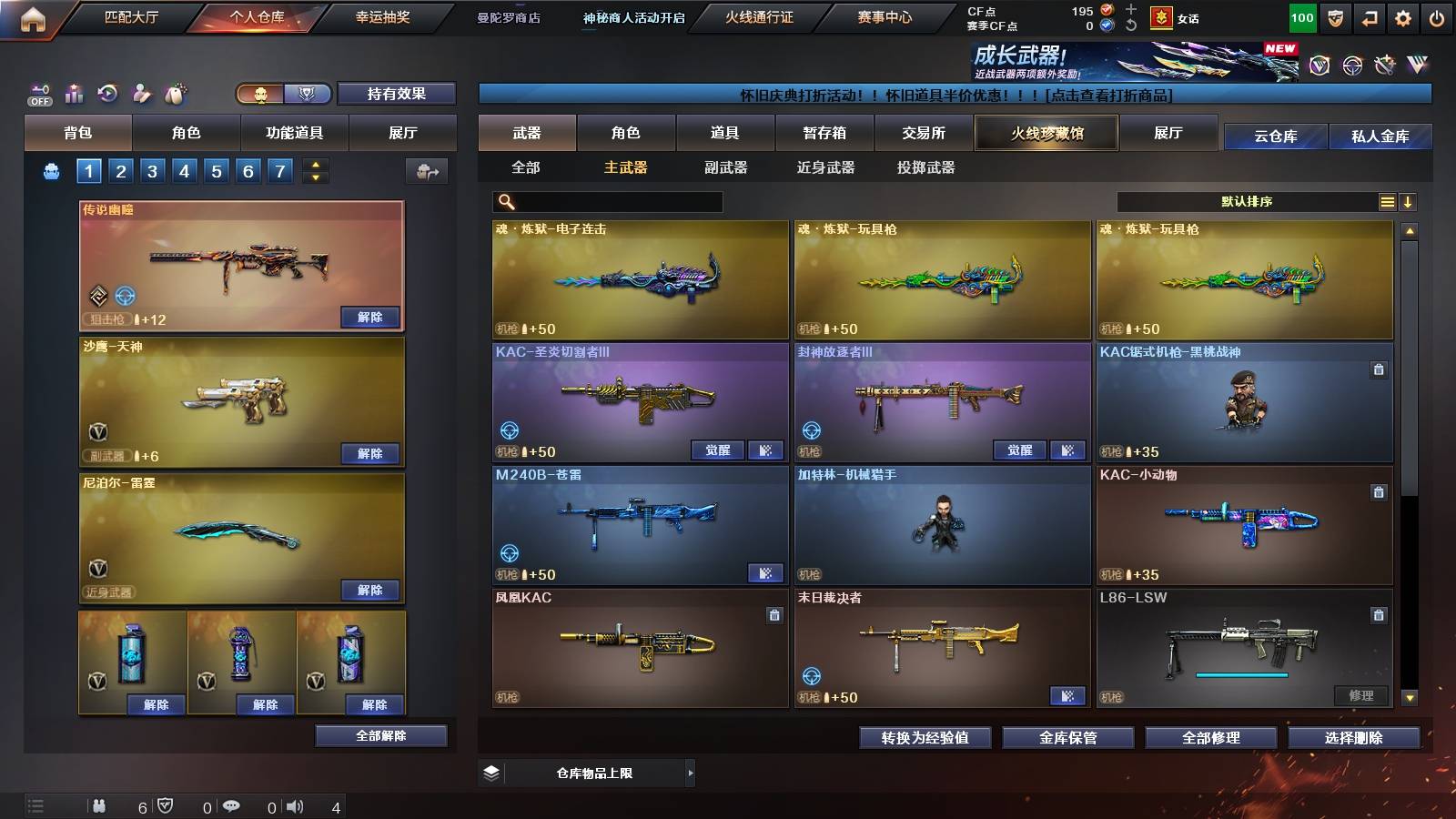
Task: Click the friends icon in bottom status bar
Action: (100, 804)
